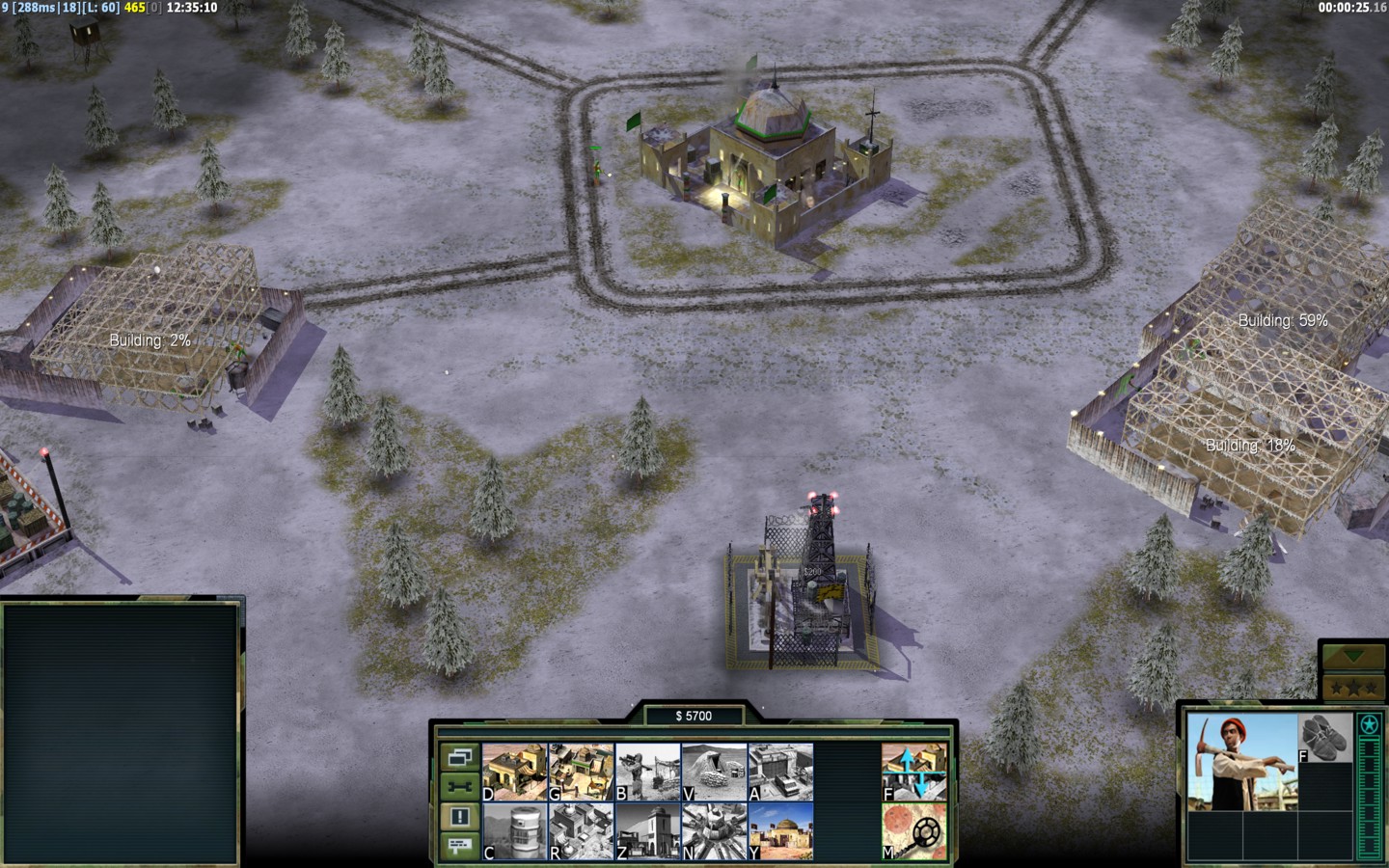This screenshot has width=1389, height=868.
Task: Click the exclamation mark button
Action: [x=459, y=817]
